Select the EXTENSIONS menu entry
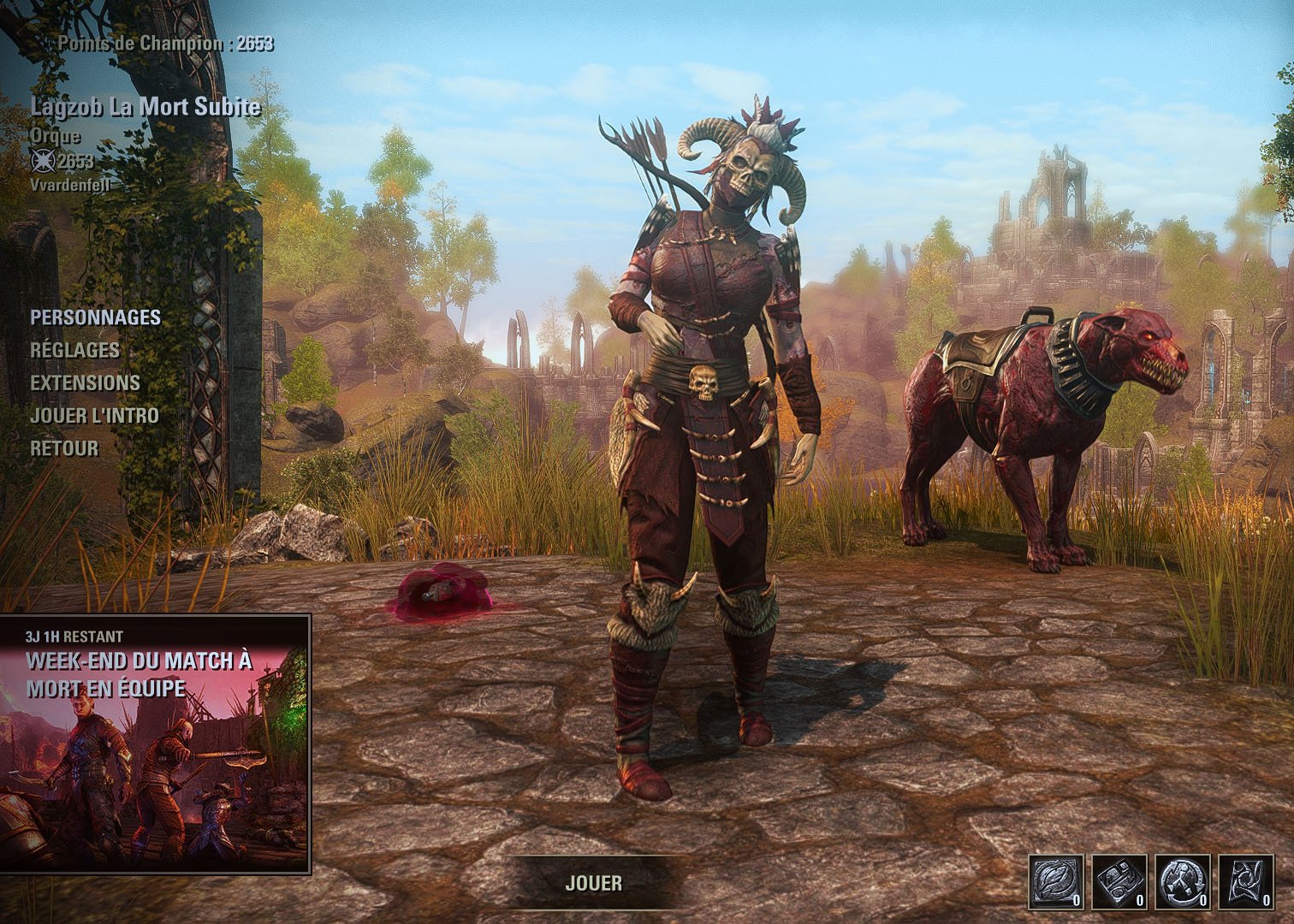The width and height of the screenshot is (1294, 924). [x=85, y=382]
